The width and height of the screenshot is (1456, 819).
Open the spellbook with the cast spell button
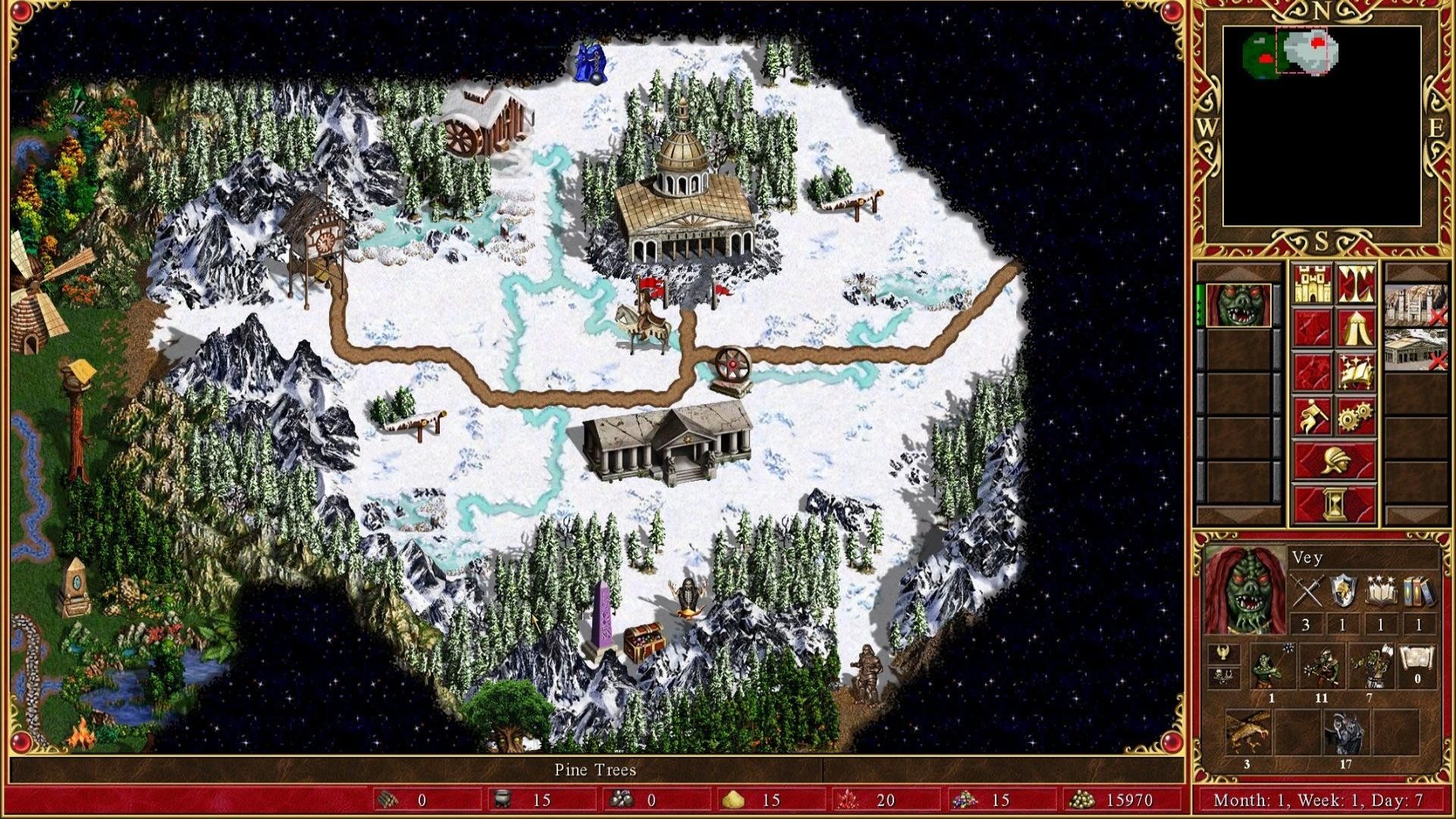pos(1356,372)
